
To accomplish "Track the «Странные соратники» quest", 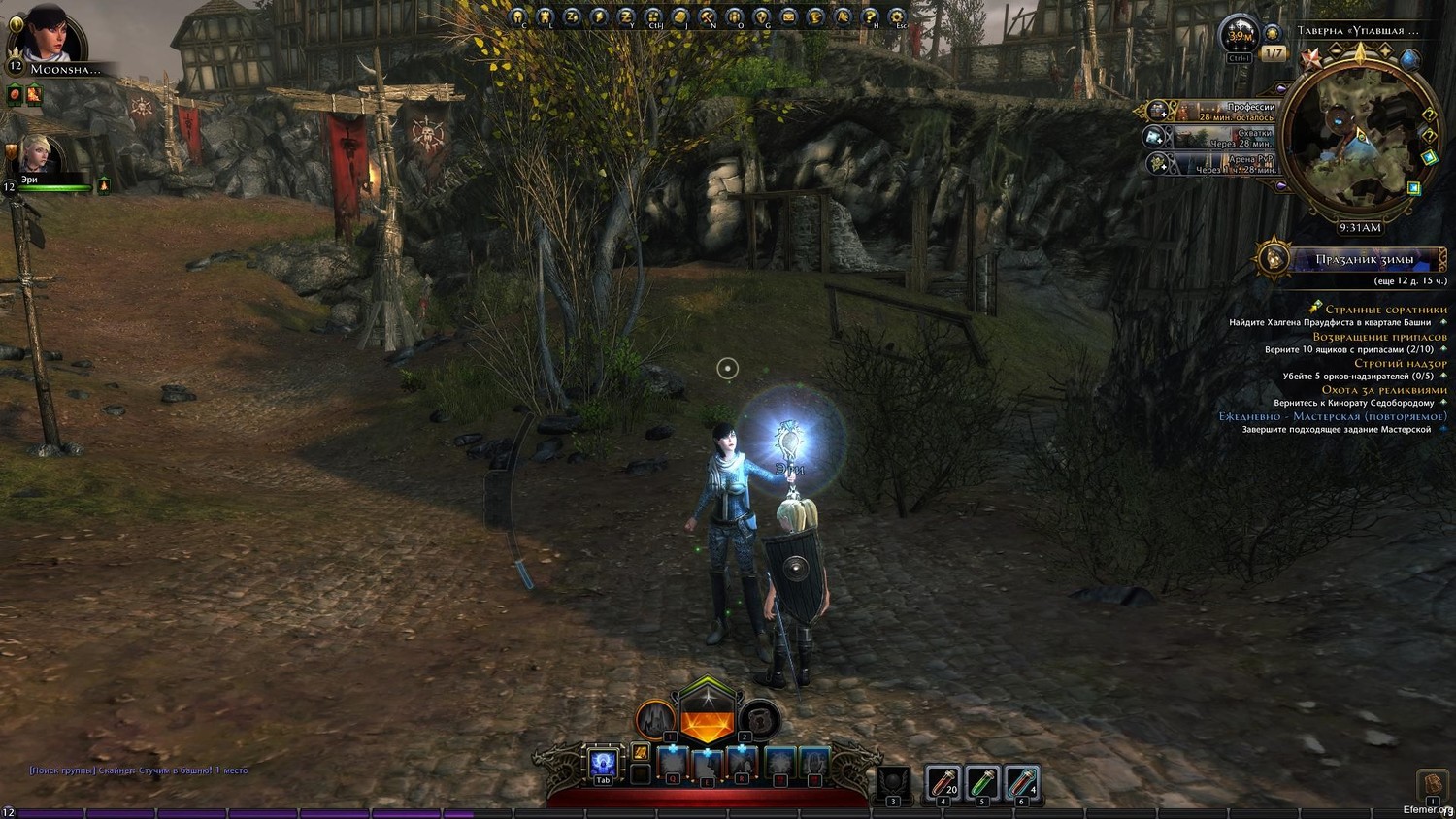I will [x=1385, y=310].
